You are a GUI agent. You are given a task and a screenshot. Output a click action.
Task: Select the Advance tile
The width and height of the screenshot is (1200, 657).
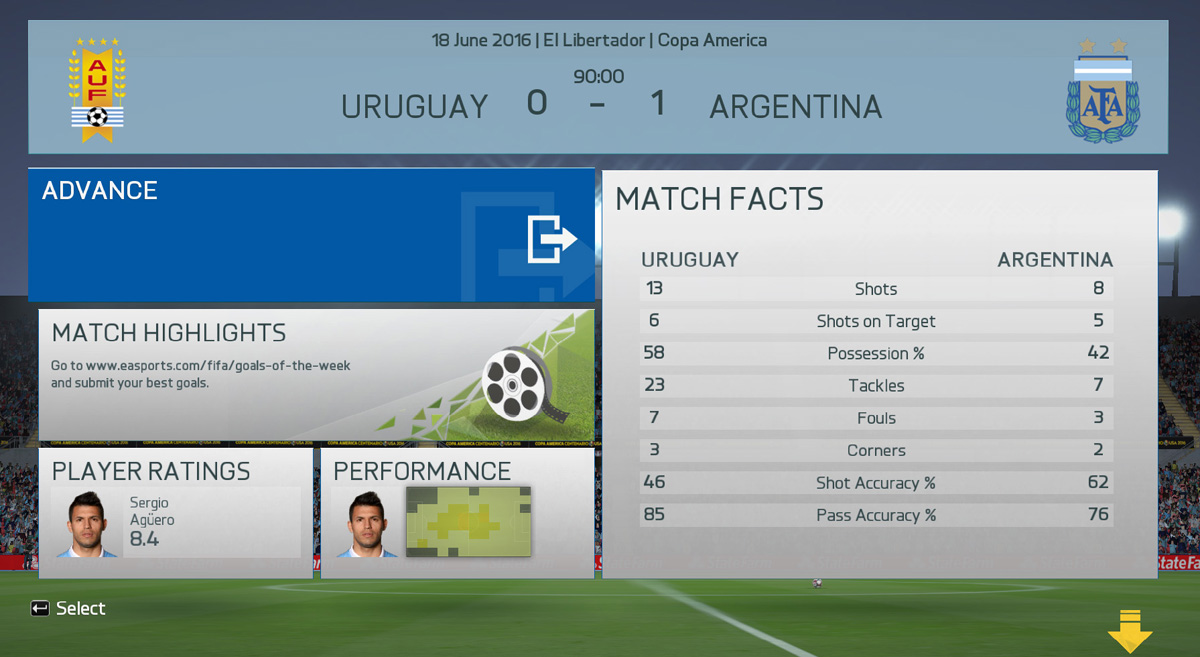(x=311, y=235)
